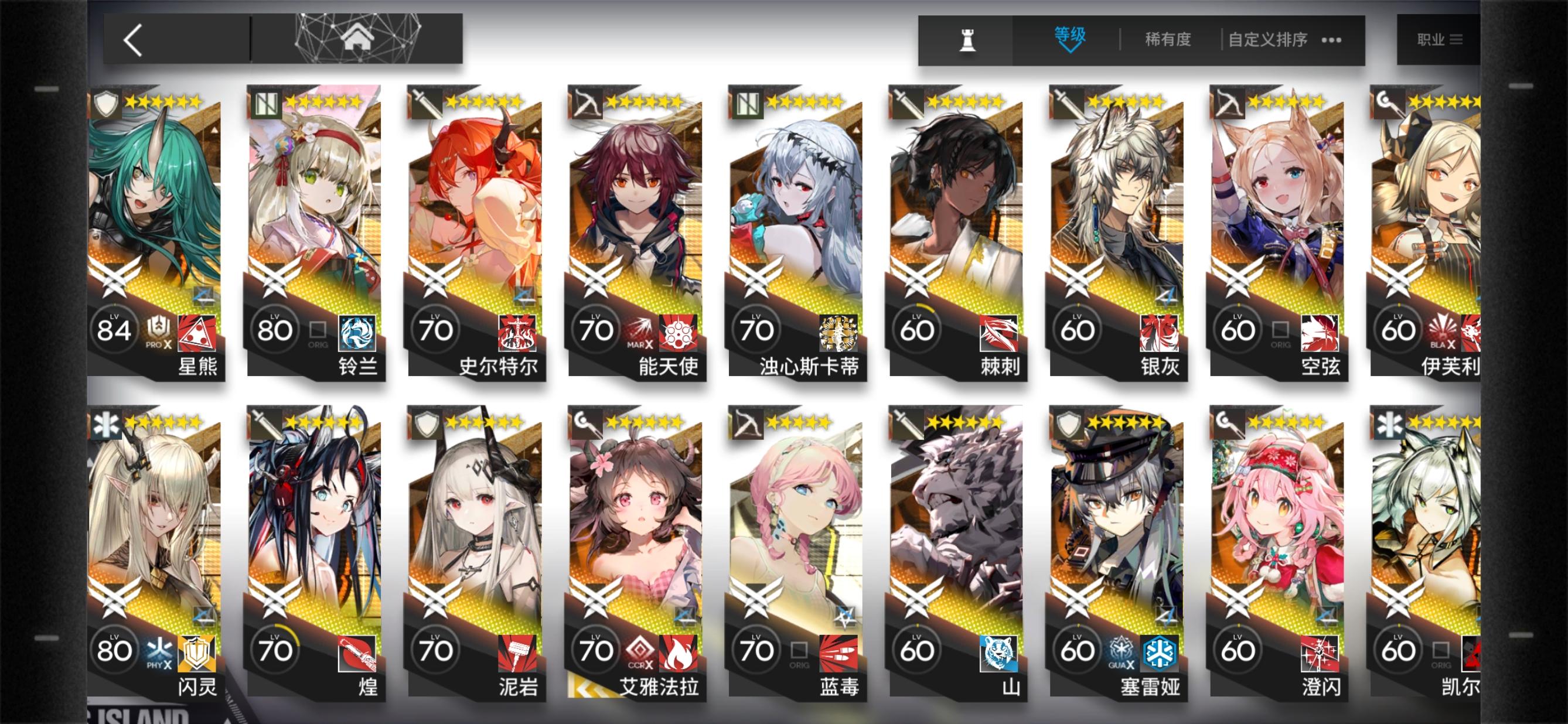
Task: Toggle sort direction chevron under 等级
Action: point(1072,49)
